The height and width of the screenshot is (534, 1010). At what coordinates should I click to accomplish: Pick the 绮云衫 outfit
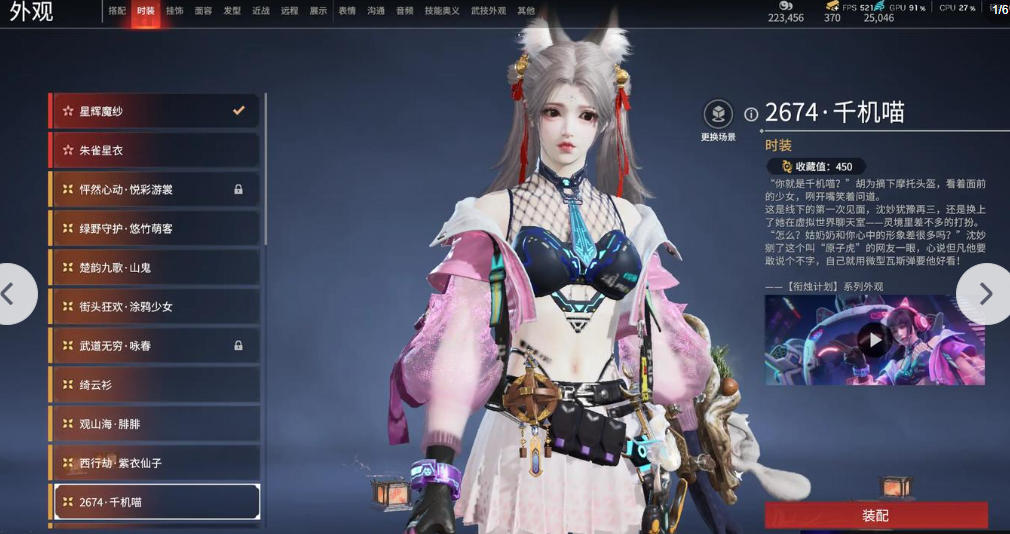point(153,384)
